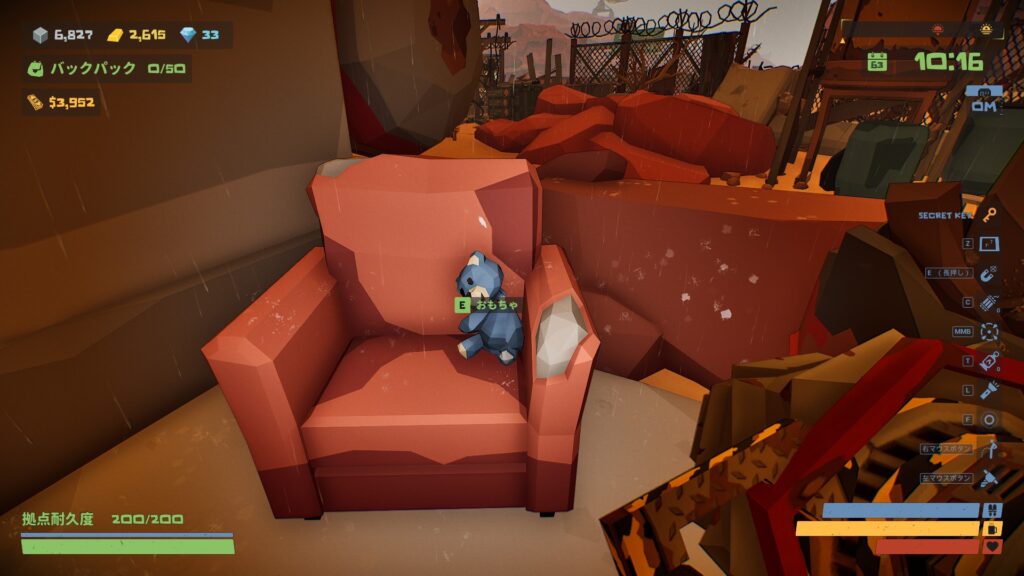Click the green day calendar icon
1024x576 pixels.
877,62
